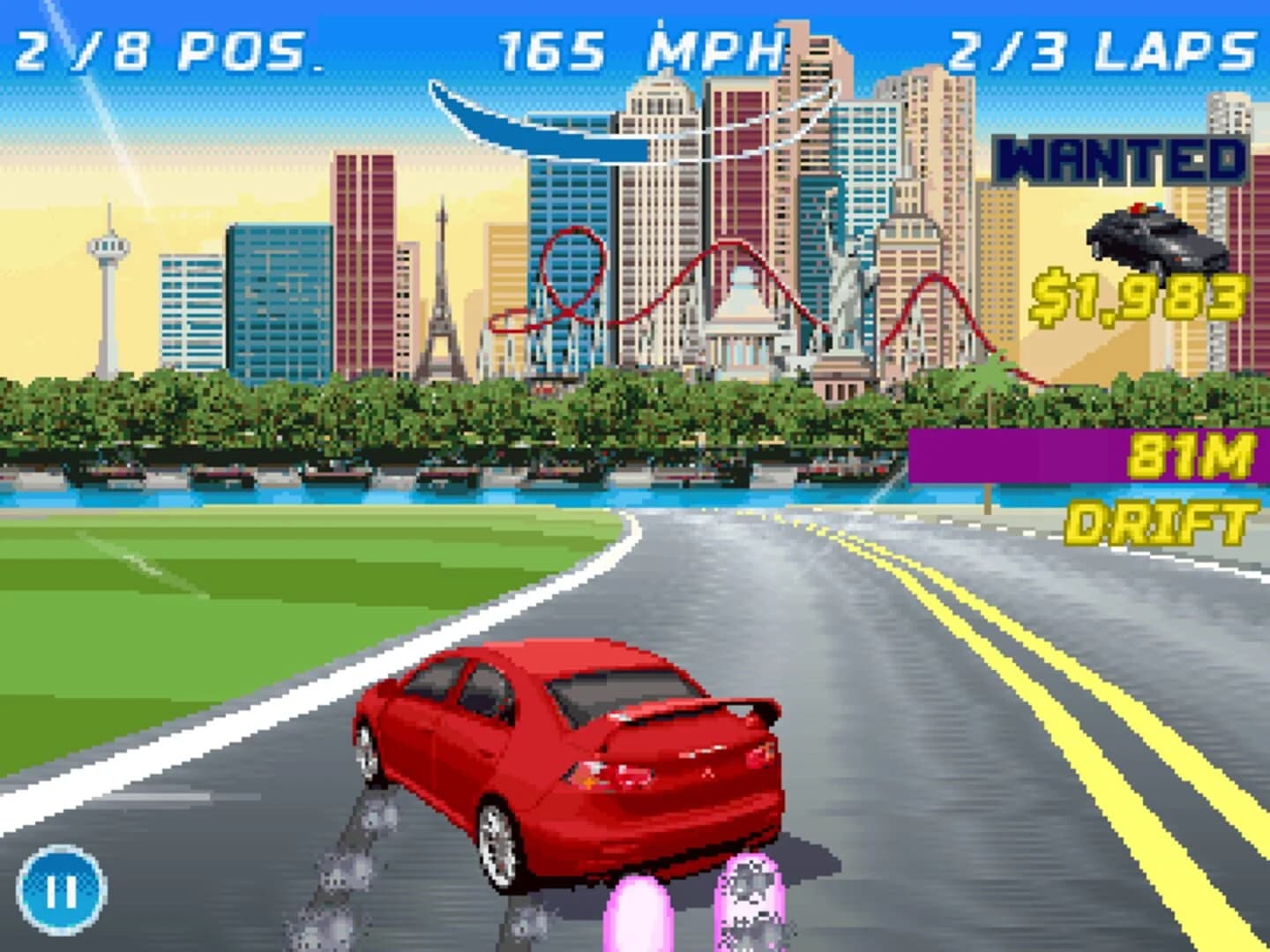Screen dimensions: 1270x952
Task: Toggle the WANTED status indicator
Action: point(1120,159)
